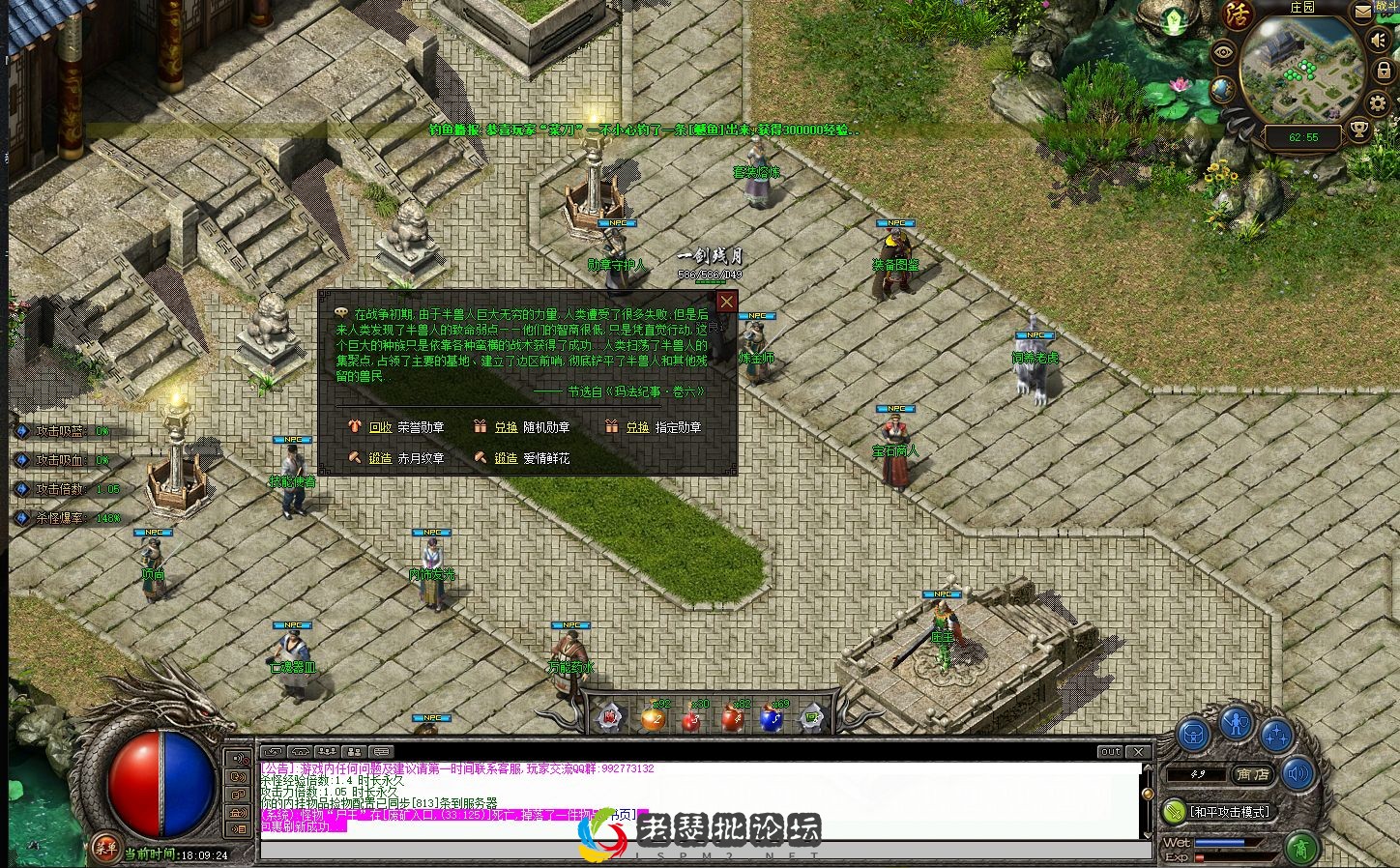1400x868 pixels.
Task: Use the blue potion hotbar slot
Action: tap(771, 718)
